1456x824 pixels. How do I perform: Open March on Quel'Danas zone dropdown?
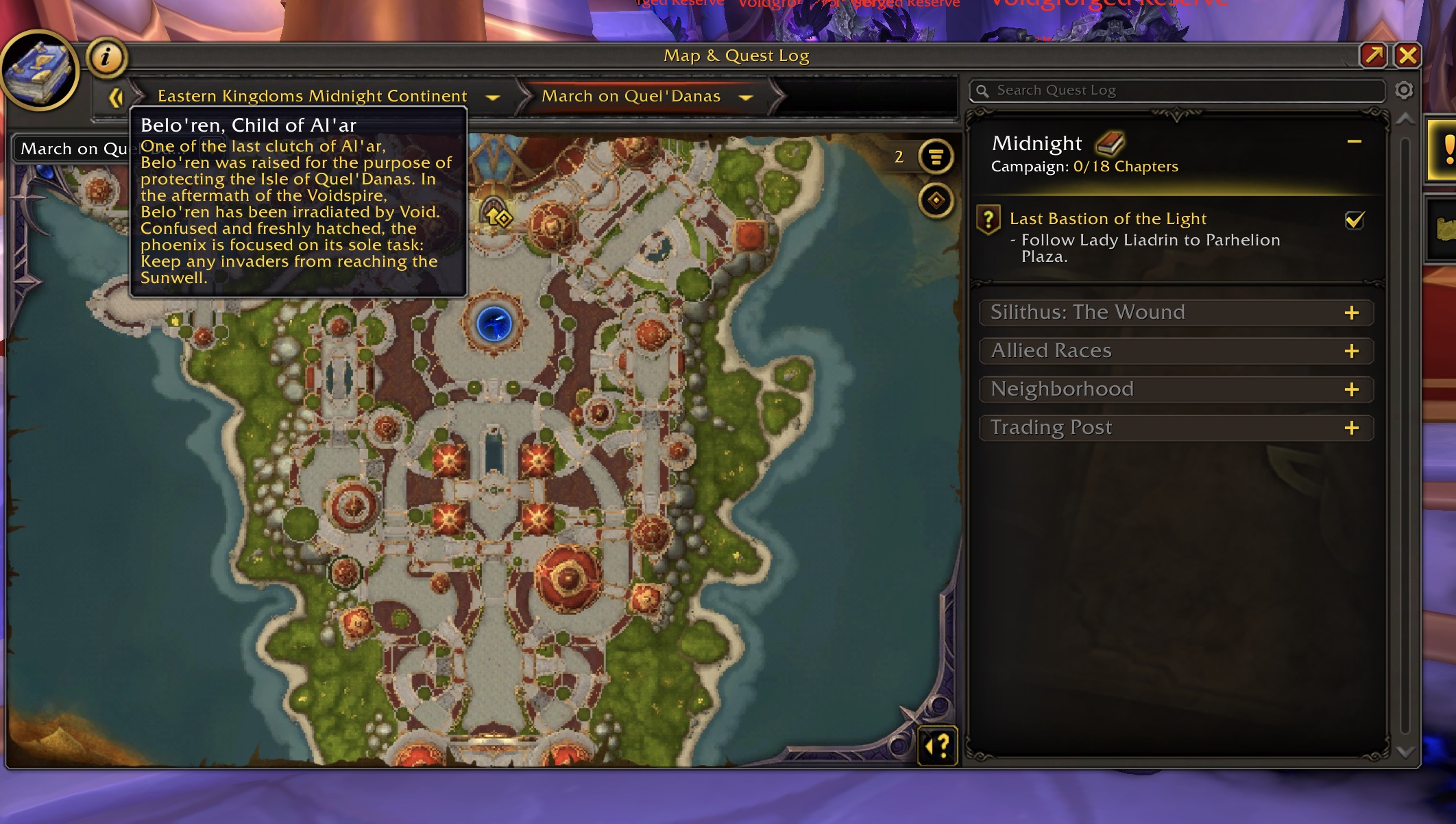(x=746, y=97)
